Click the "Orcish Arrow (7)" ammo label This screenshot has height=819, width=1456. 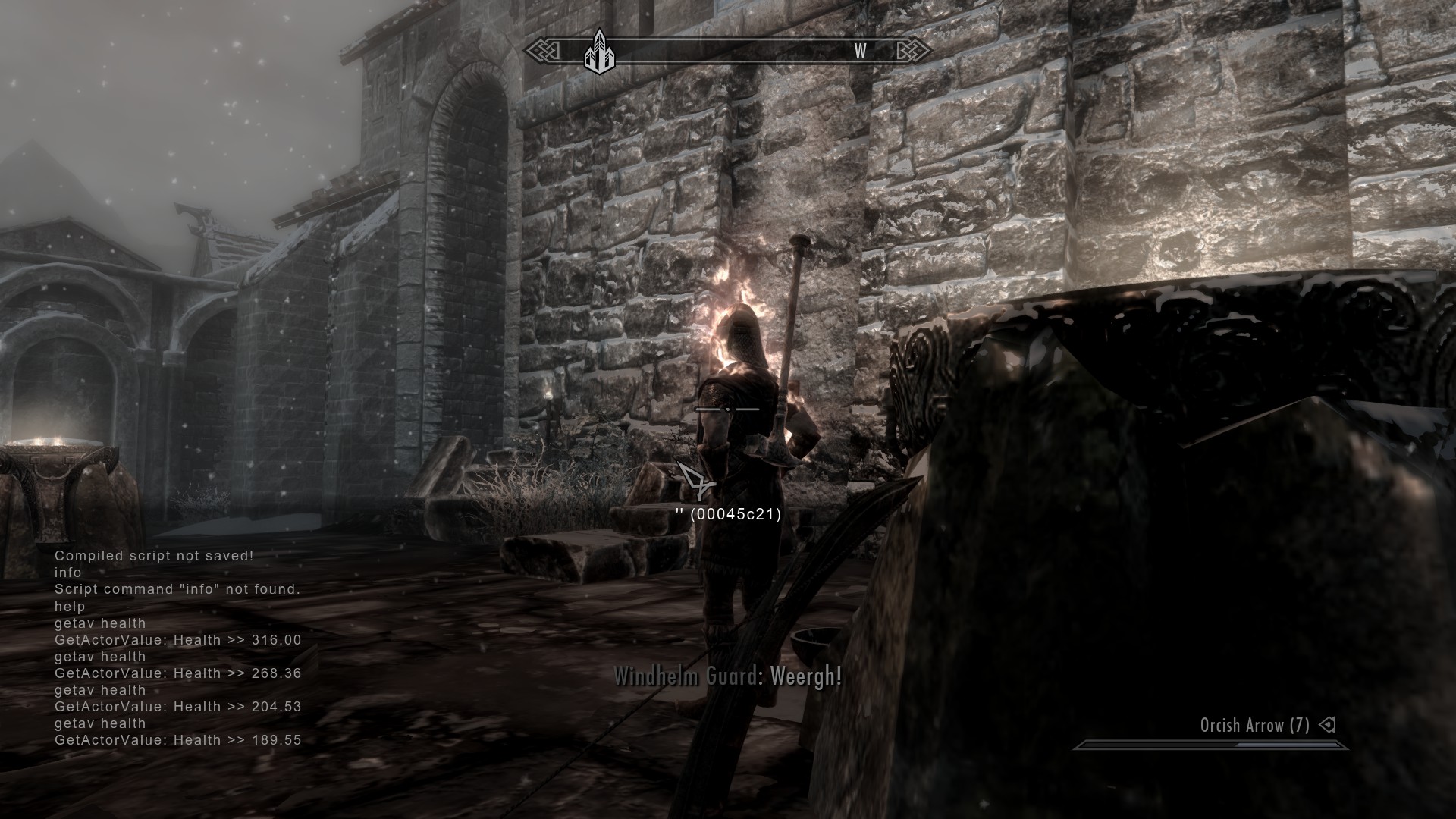coord(1255,726)
